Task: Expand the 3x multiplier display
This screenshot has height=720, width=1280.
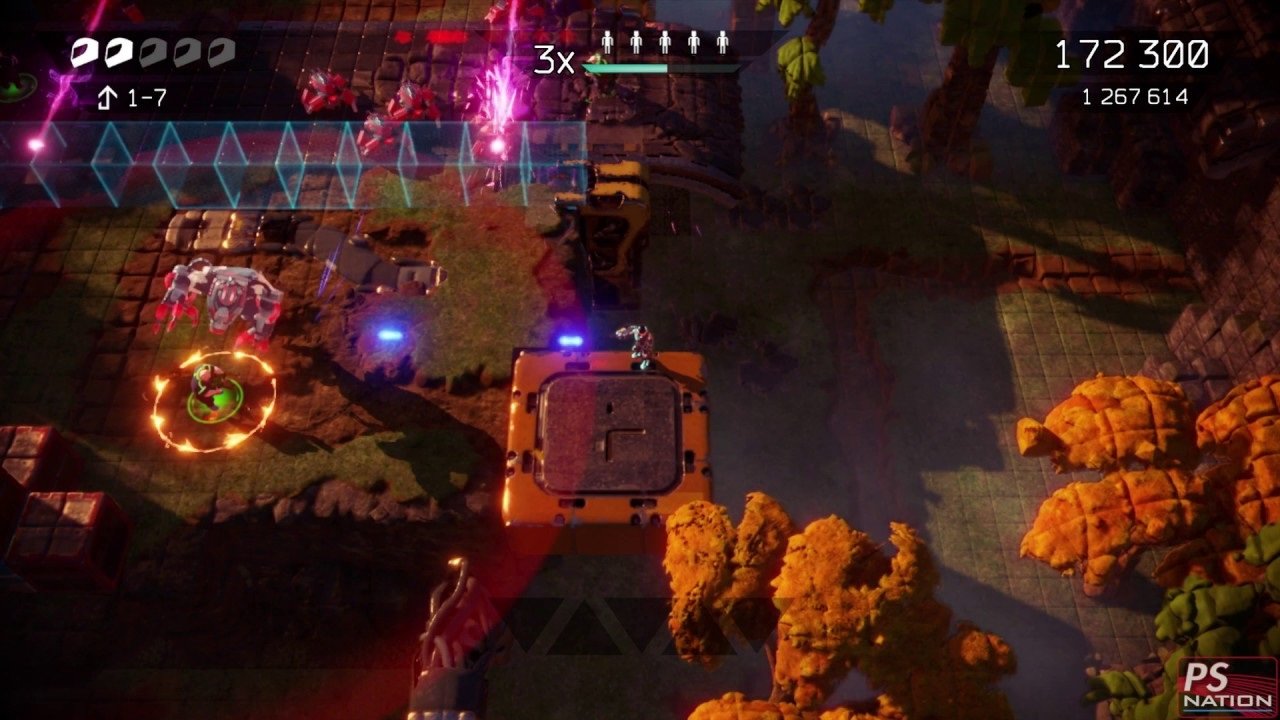Action: [554, 58]
